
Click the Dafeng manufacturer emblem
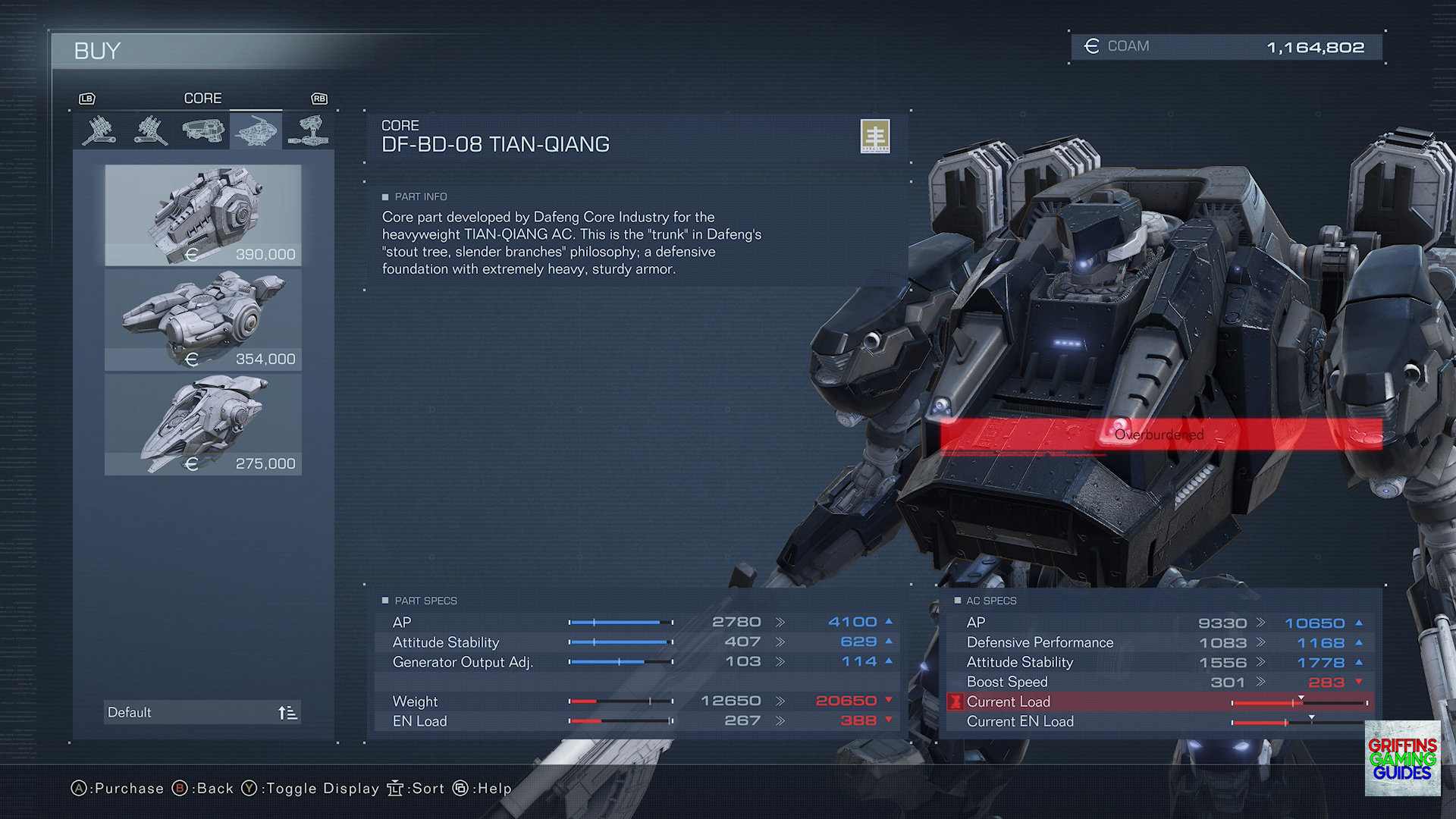[x=875, y=136]
